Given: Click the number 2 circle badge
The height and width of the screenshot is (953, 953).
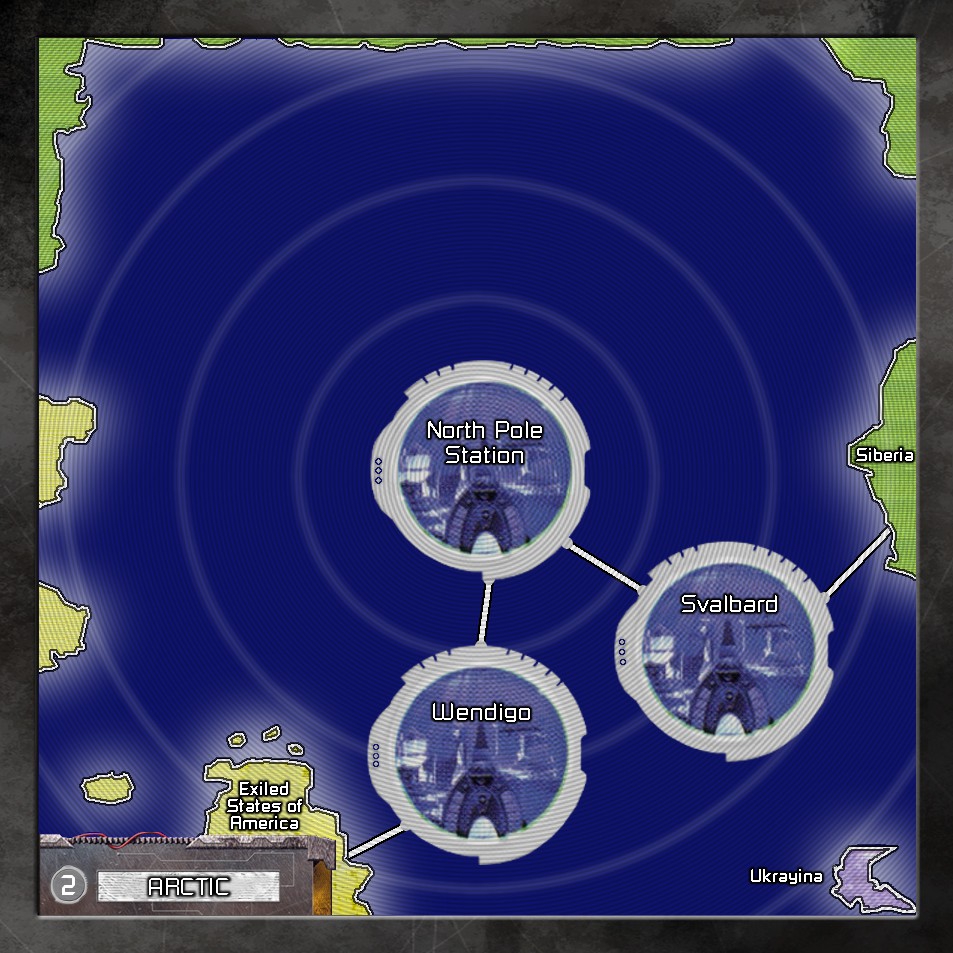Looking at the screenshot, I should click(x=68, y=886).
